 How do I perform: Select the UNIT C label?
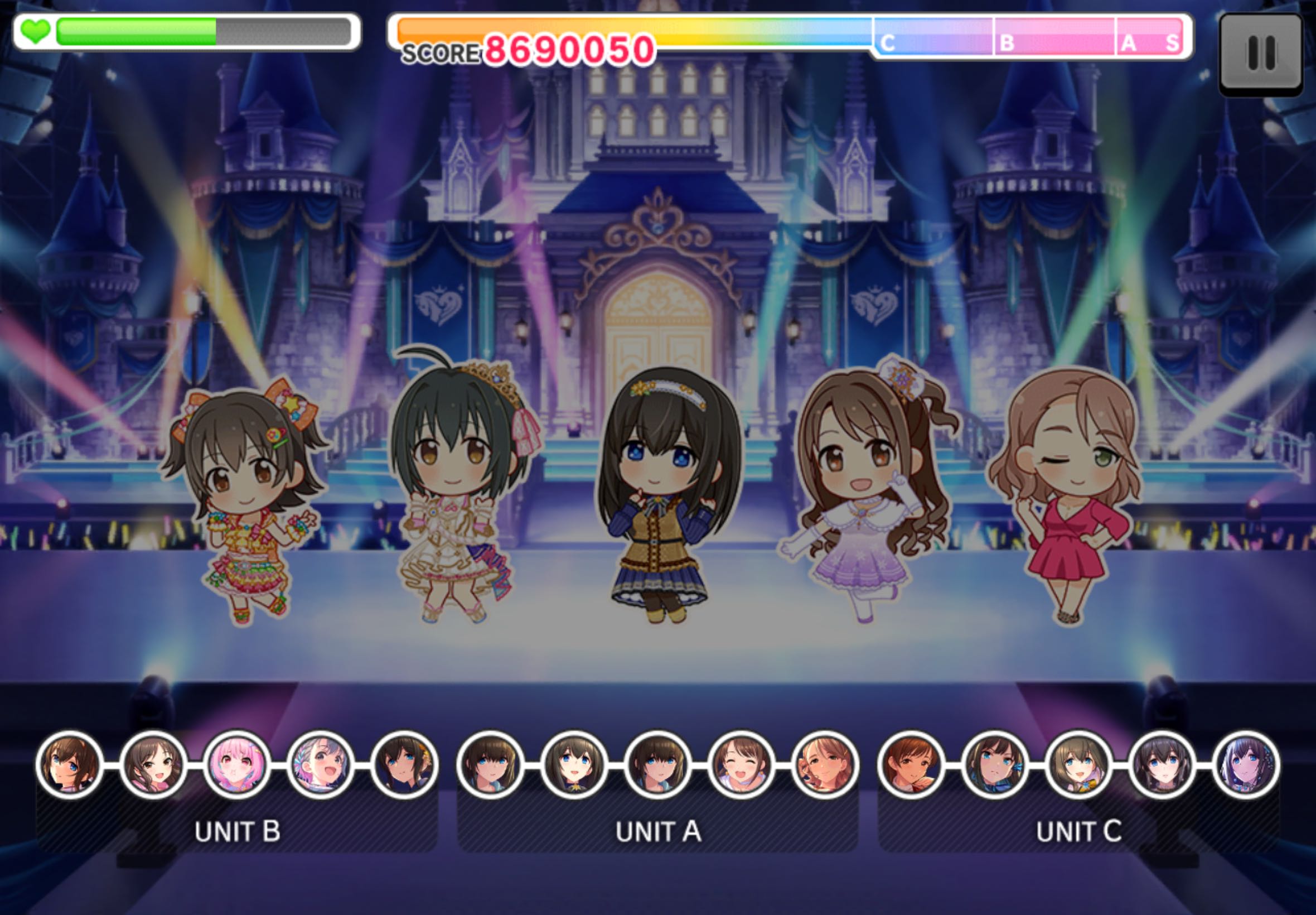[x=1079, y=831]
